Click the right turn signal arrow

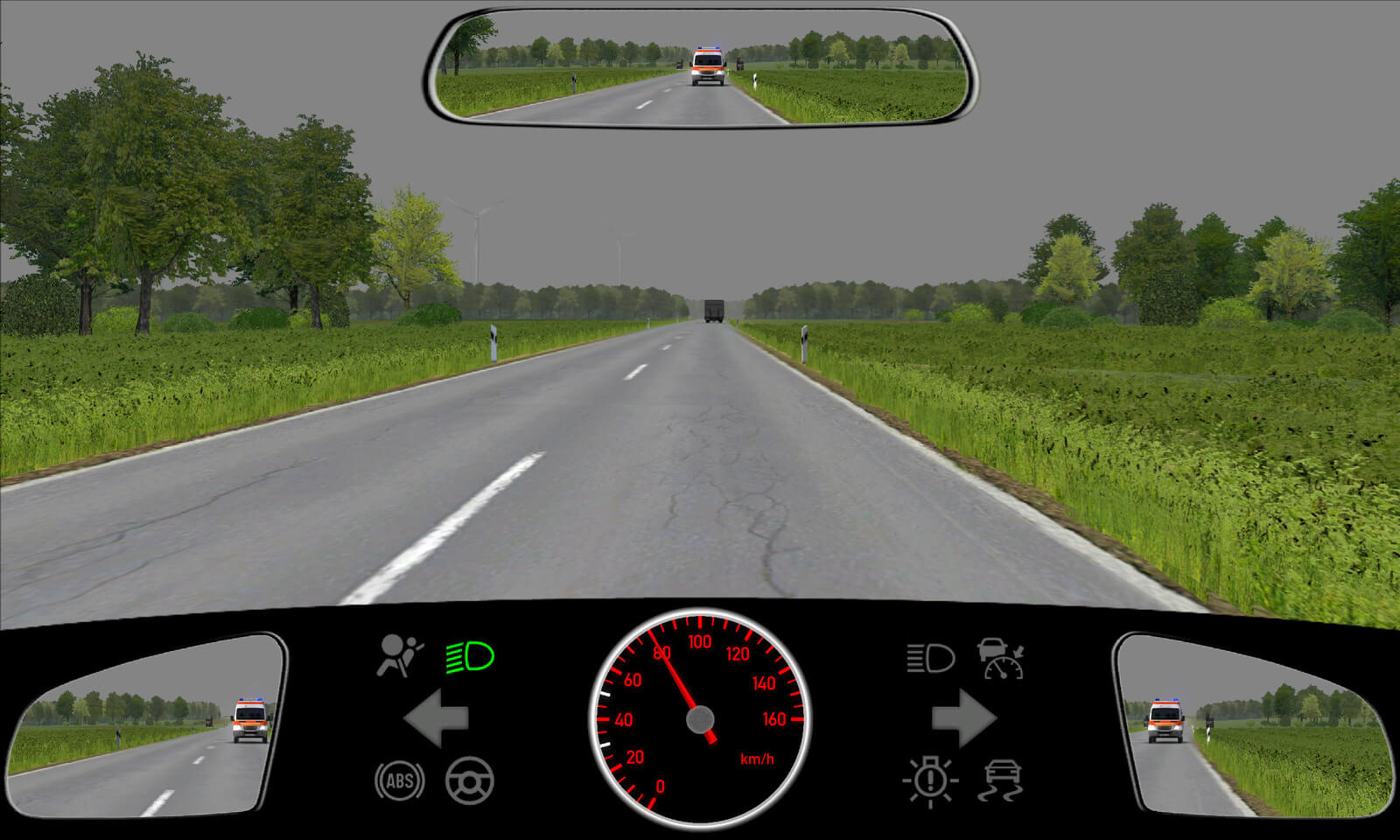tap(963, 717)
